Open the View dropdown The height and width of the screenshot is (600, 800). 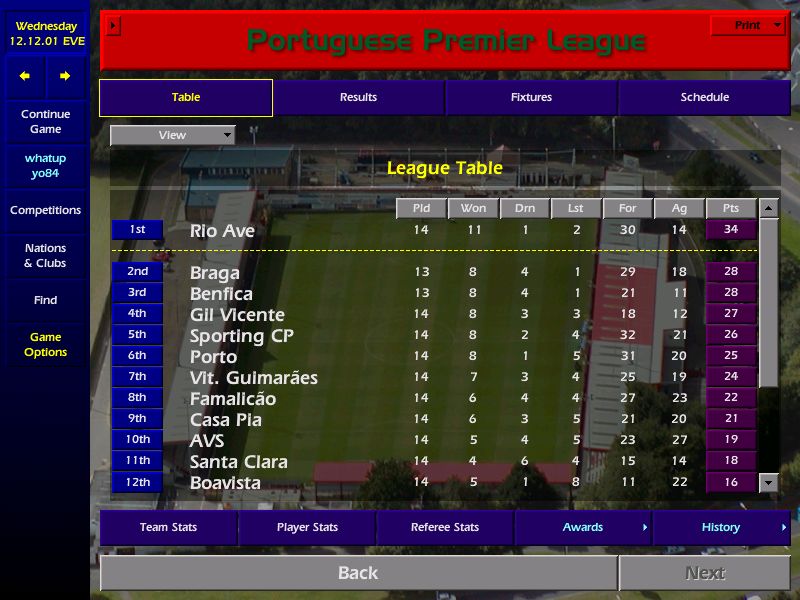tap(172, 135)
